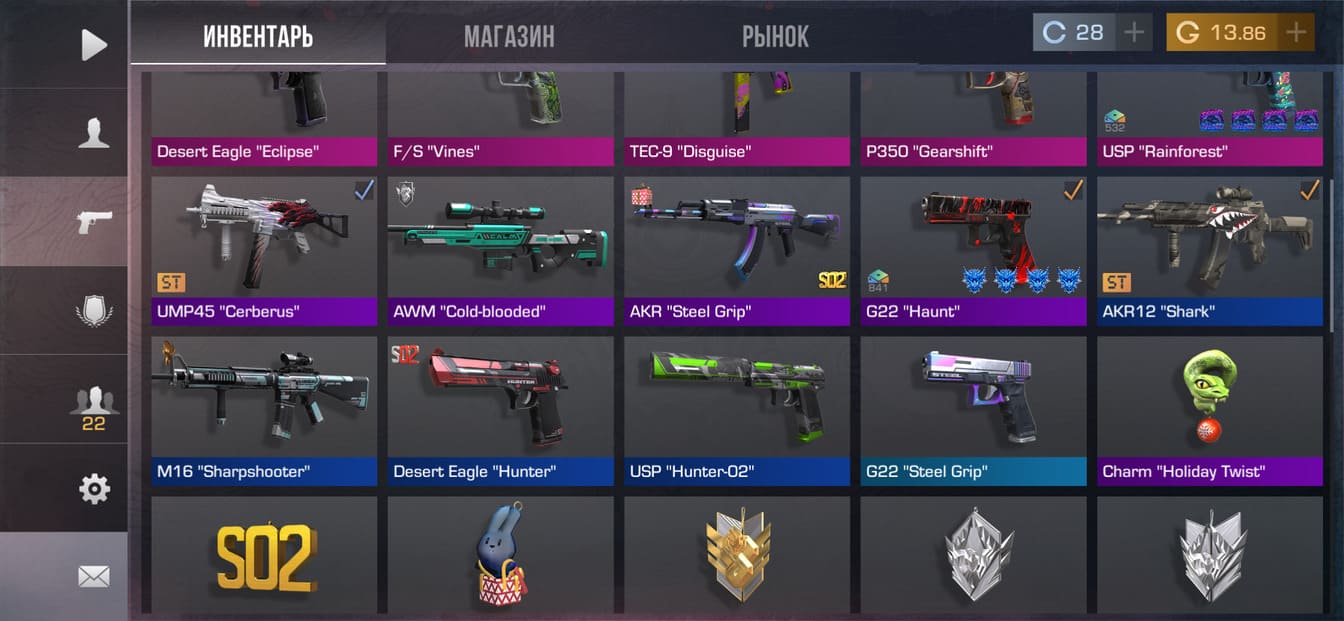Show the friends list icon
1344x621 pixels.
[x=93, y=406]
